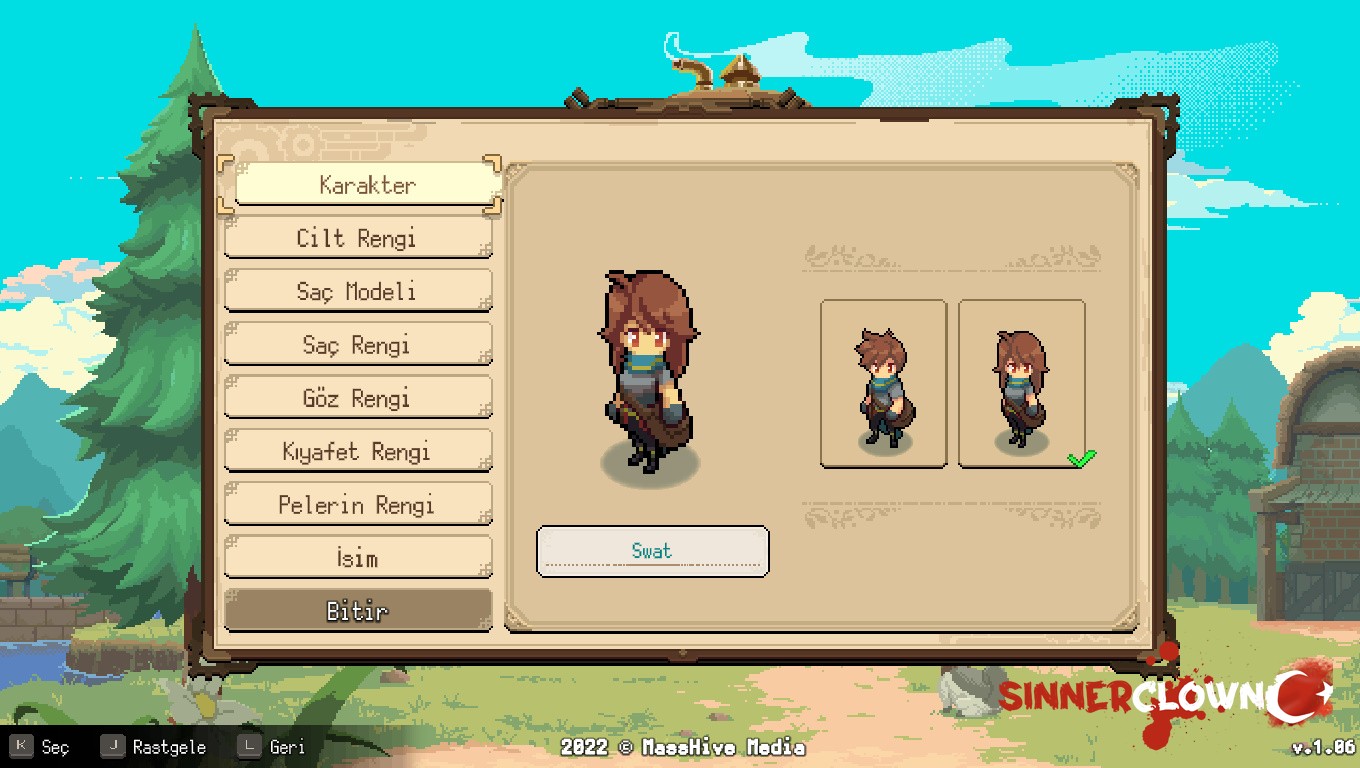Choose the Pelerin Rengi entry
The height and width of the screenshot is (768, 1360).
[x=357, y=505]
